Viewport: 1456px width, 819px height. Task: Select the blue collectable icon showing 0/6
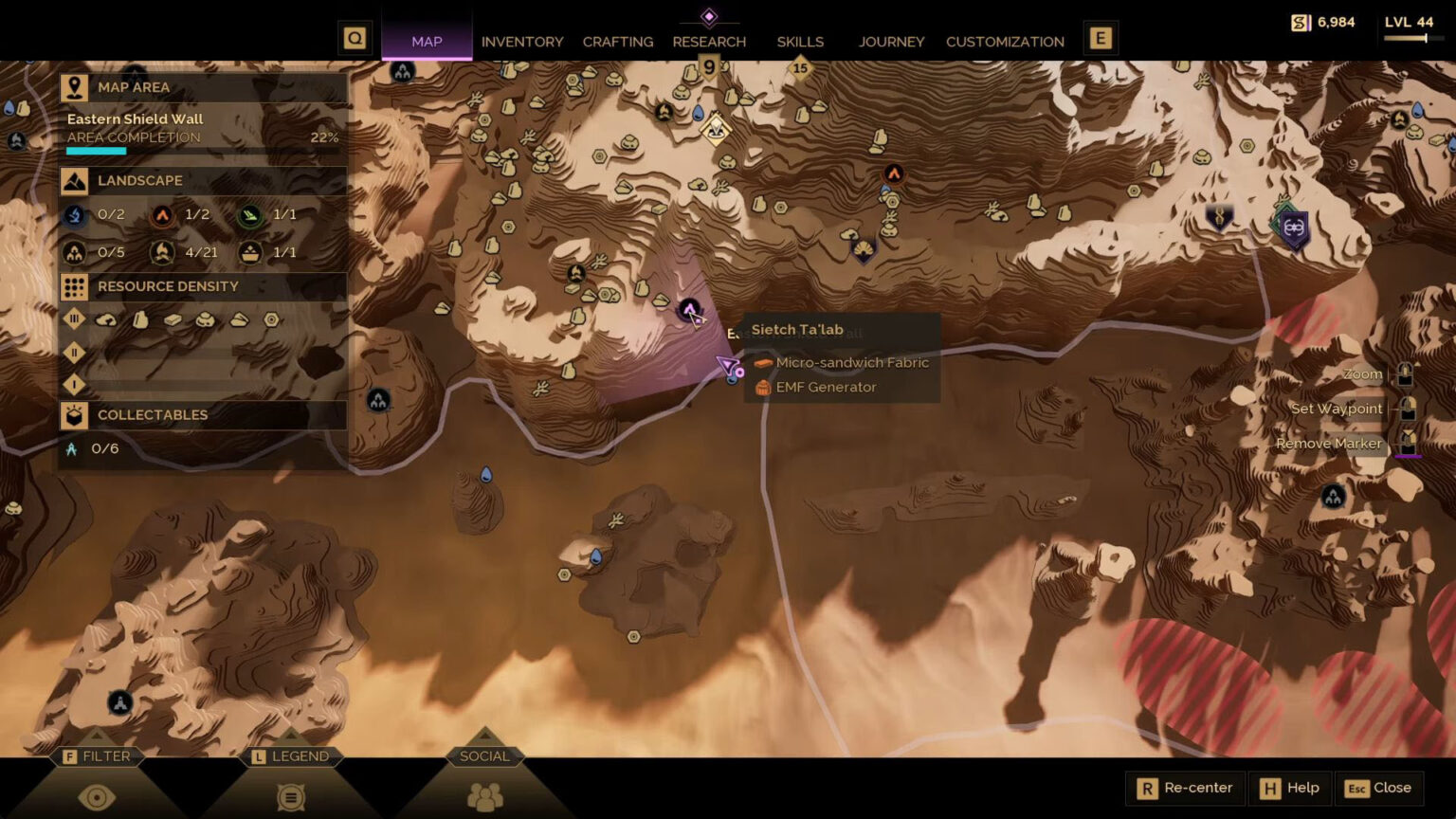(x=72, y=449)
